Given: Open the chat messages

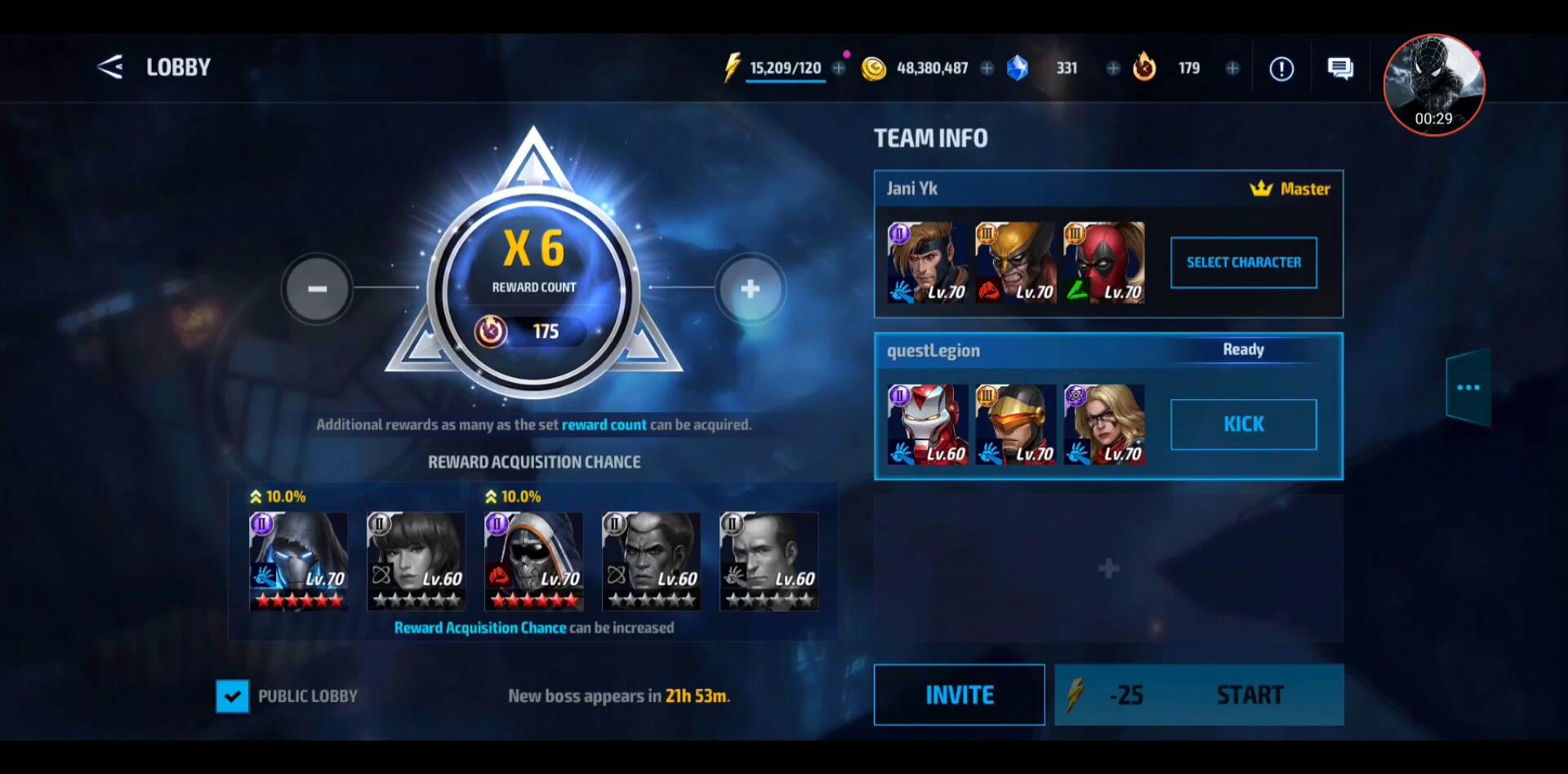Looking at the screenshot, I should [1340, 69].
